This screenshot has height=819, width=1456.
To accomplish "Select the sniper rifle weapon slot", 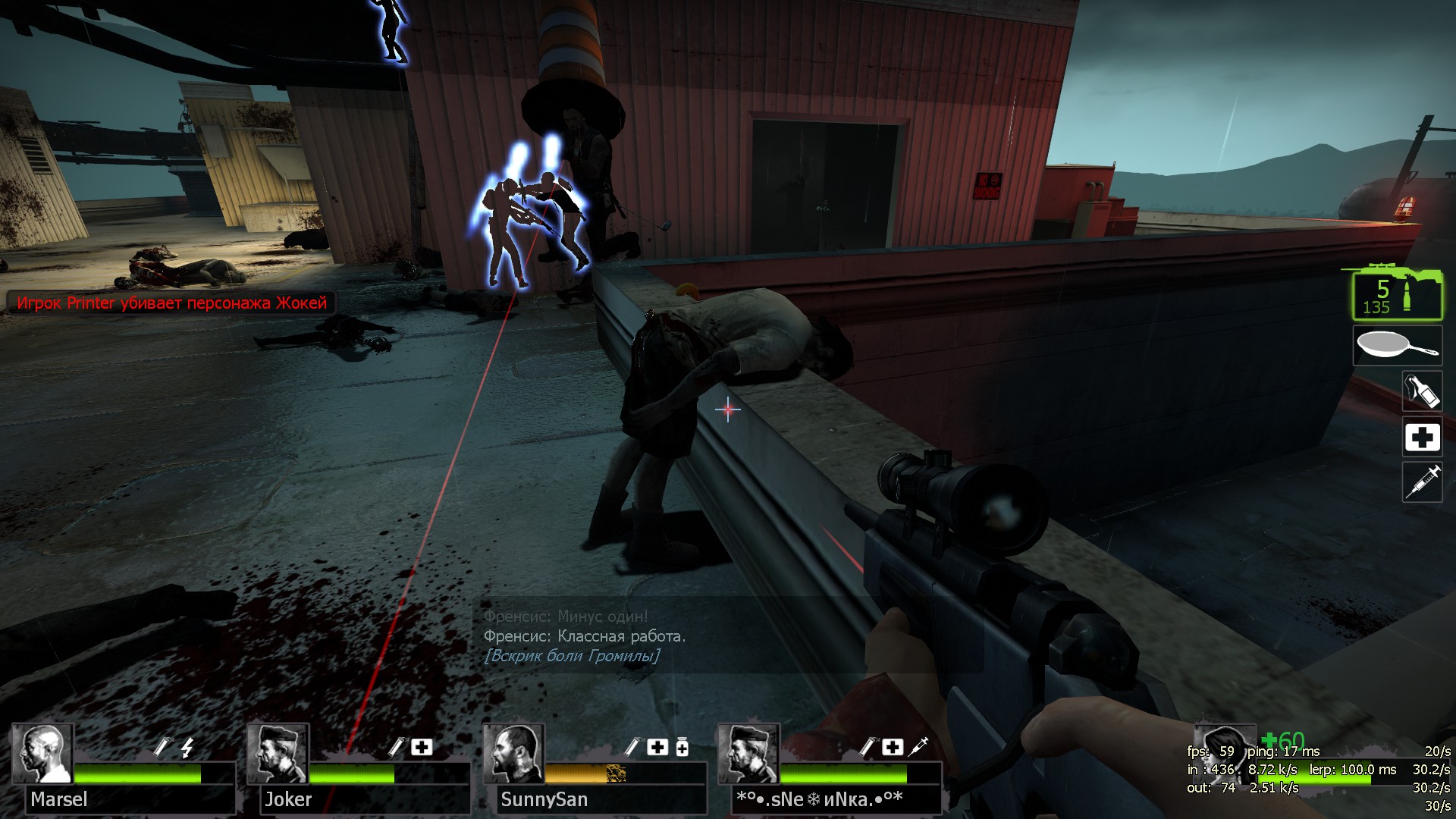I will click(1397, 293).
